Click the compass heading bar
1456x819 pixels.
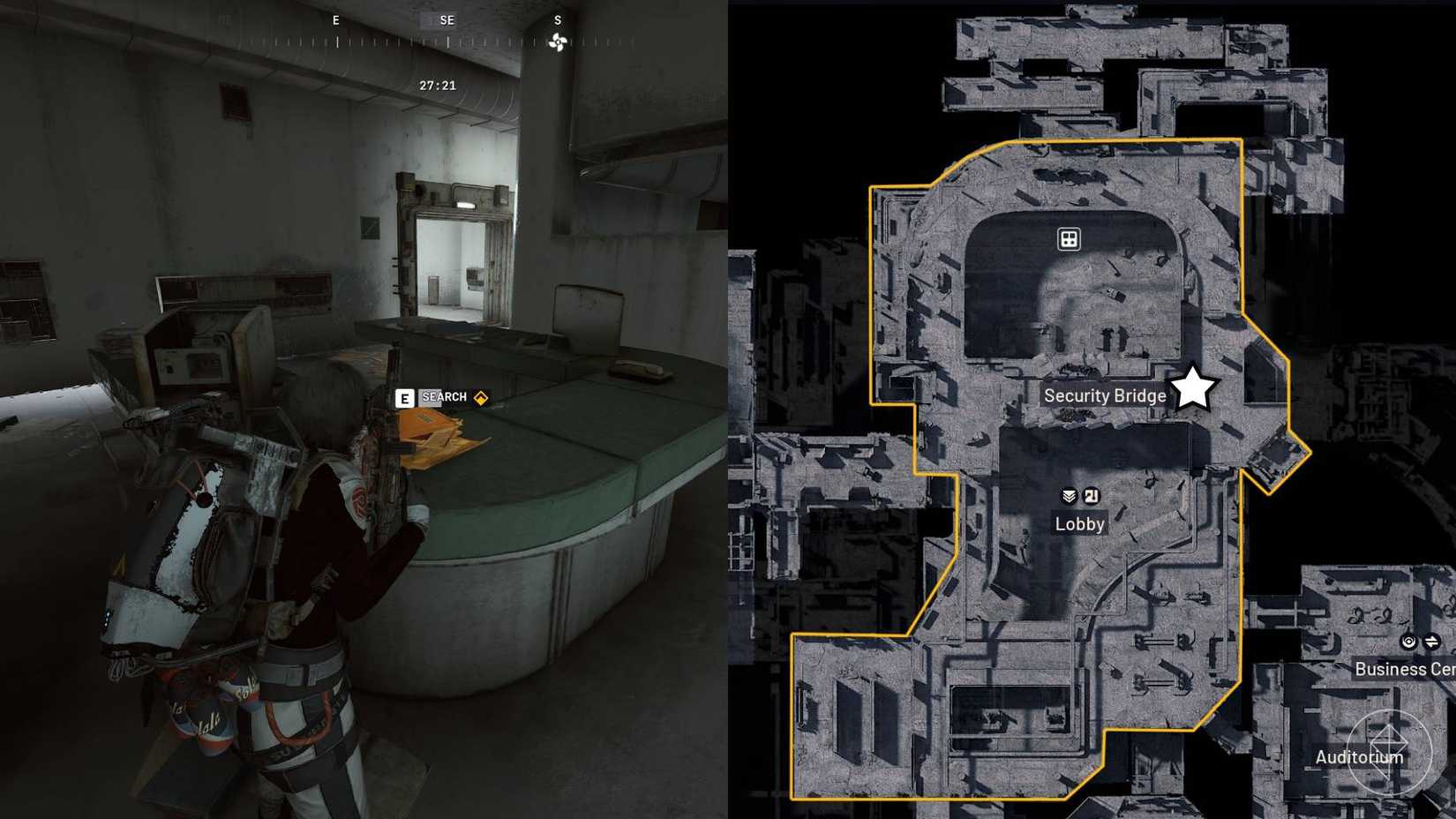tap(432, 40)
